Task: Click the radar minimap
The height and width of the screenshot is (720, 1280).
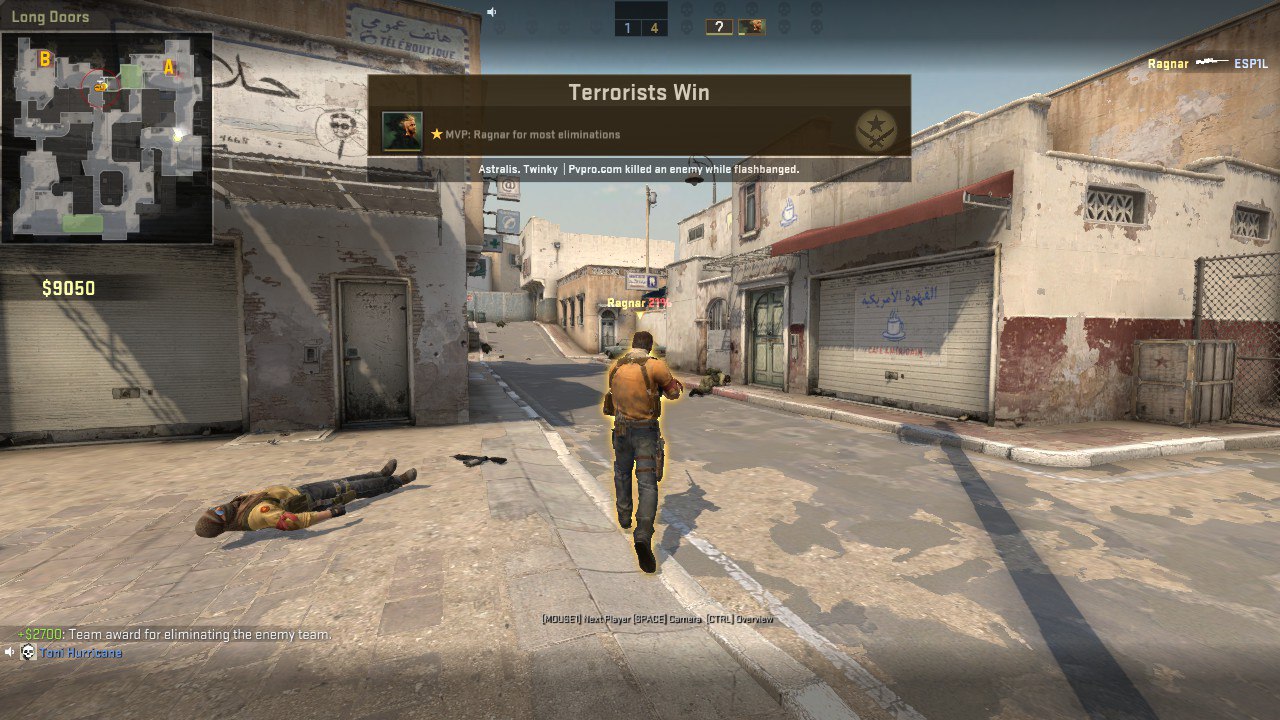Action: pyautogui.click(x=106, y=138)
